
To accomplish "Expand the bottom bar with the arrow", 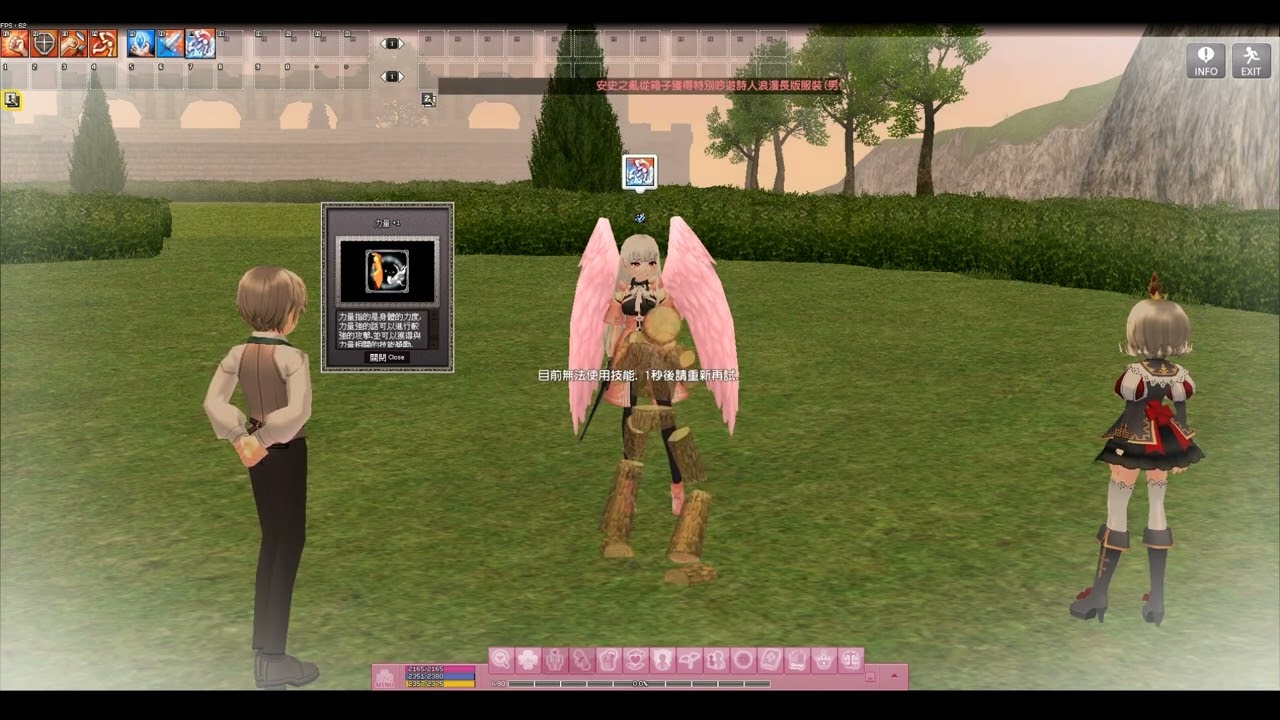I will (893, 677).
